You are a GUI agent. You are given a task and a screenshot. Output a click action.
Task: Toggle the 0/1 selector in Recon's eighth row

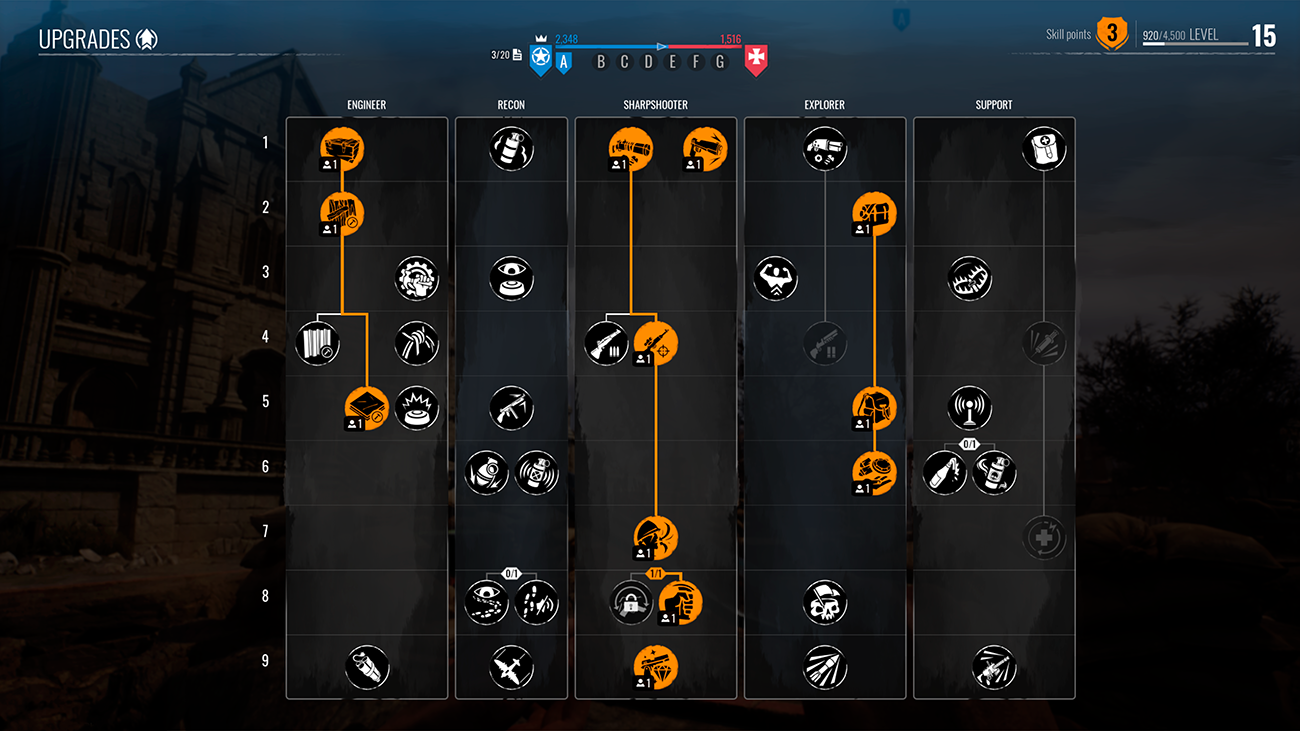[511, 575]
